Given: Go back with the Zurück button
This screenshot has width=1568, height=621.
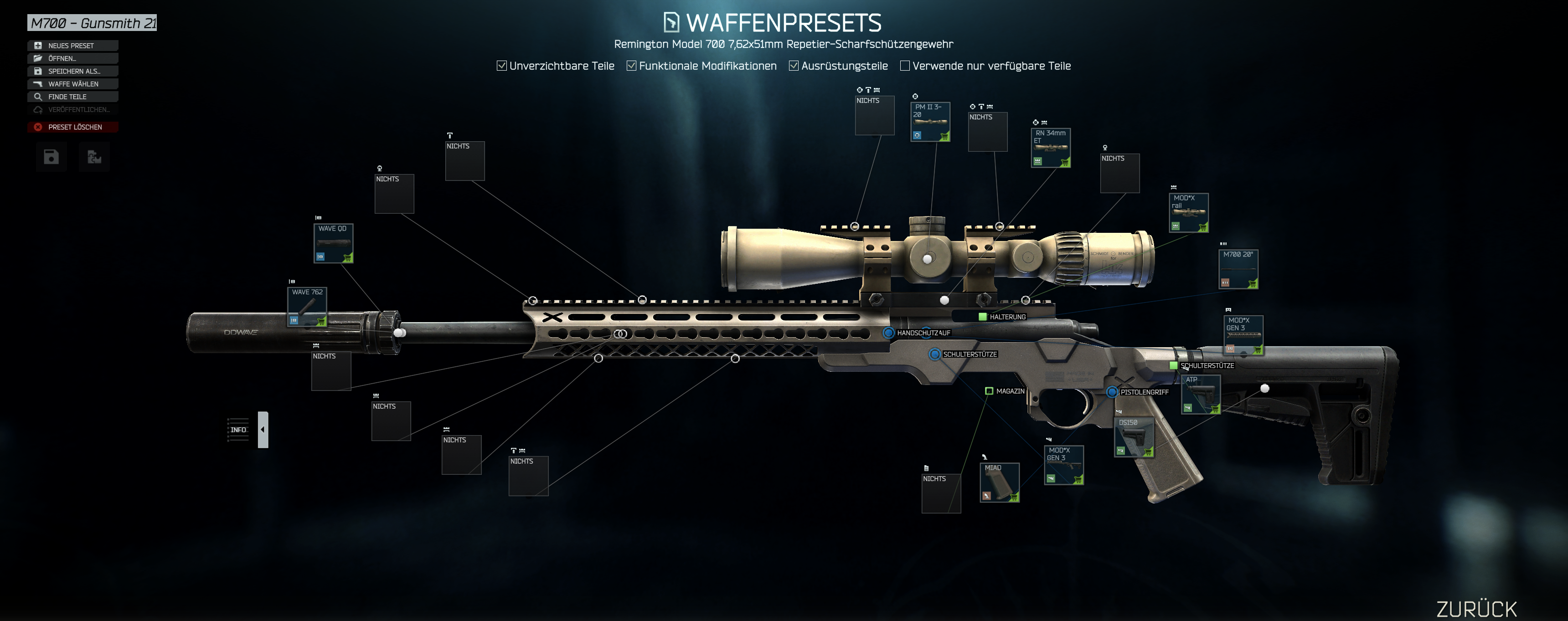Looking at the screenshot, I should pos(1476,608).
